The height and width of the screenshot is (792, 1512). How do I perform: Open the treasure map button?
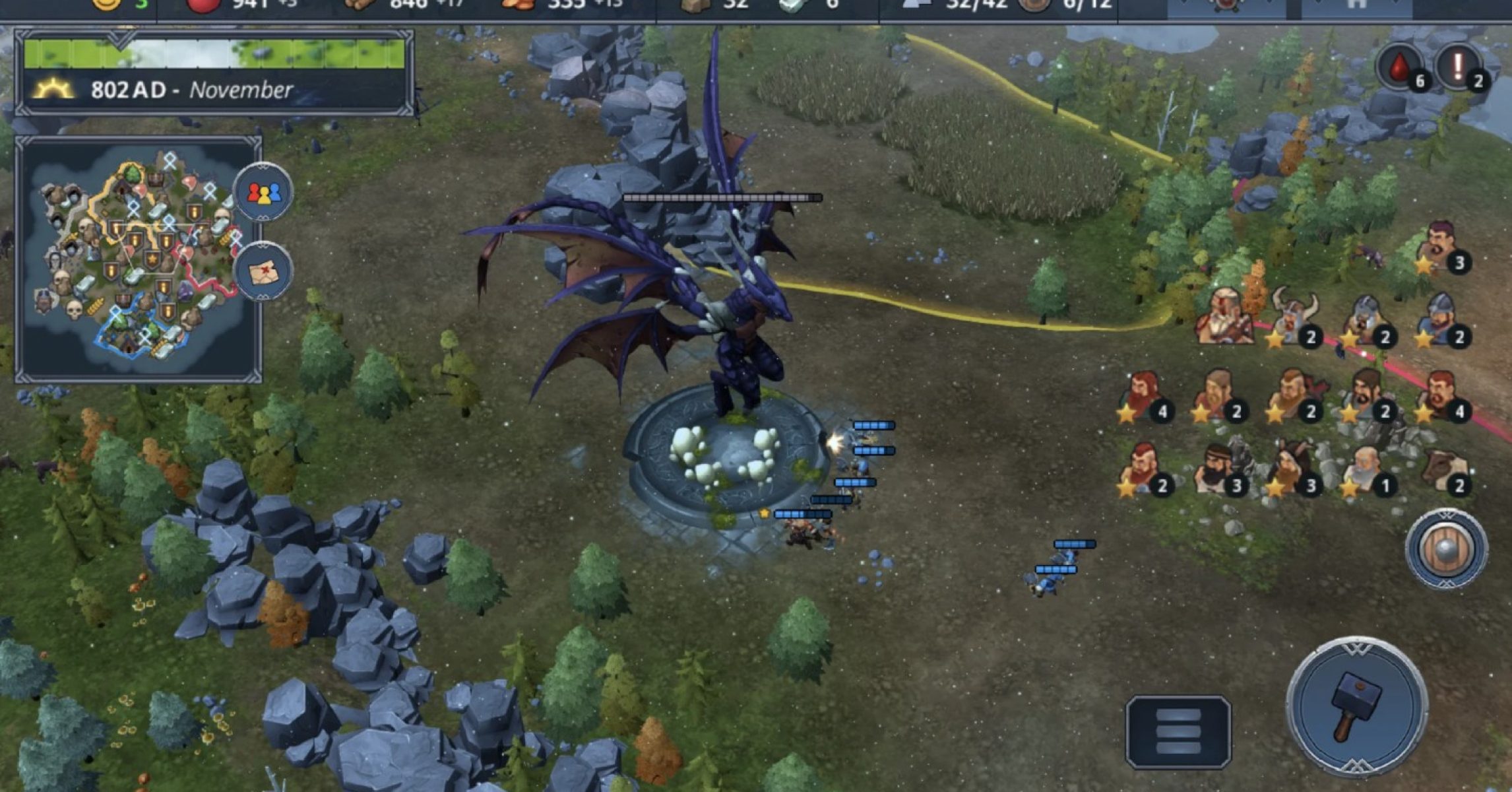coord(263,271)
